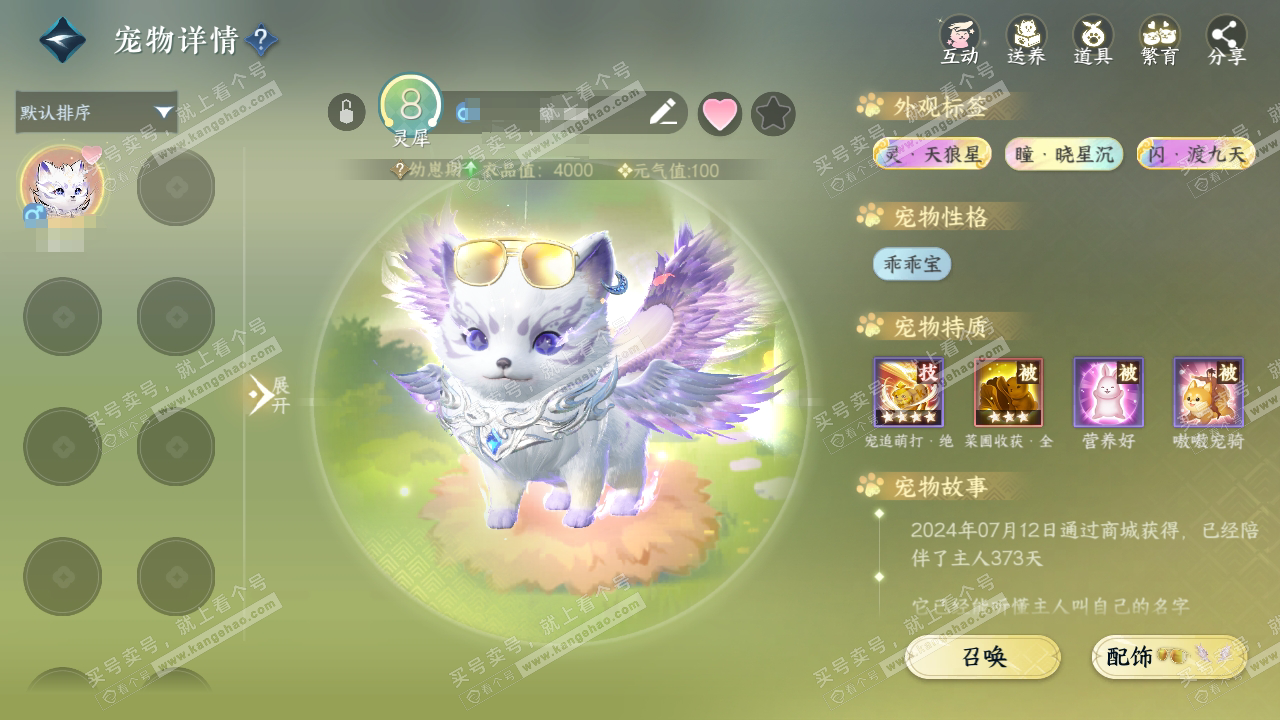View the 营养好 passive trait icon
The height and width of the screenshot is (720, 1280).
coord(1108,392)
